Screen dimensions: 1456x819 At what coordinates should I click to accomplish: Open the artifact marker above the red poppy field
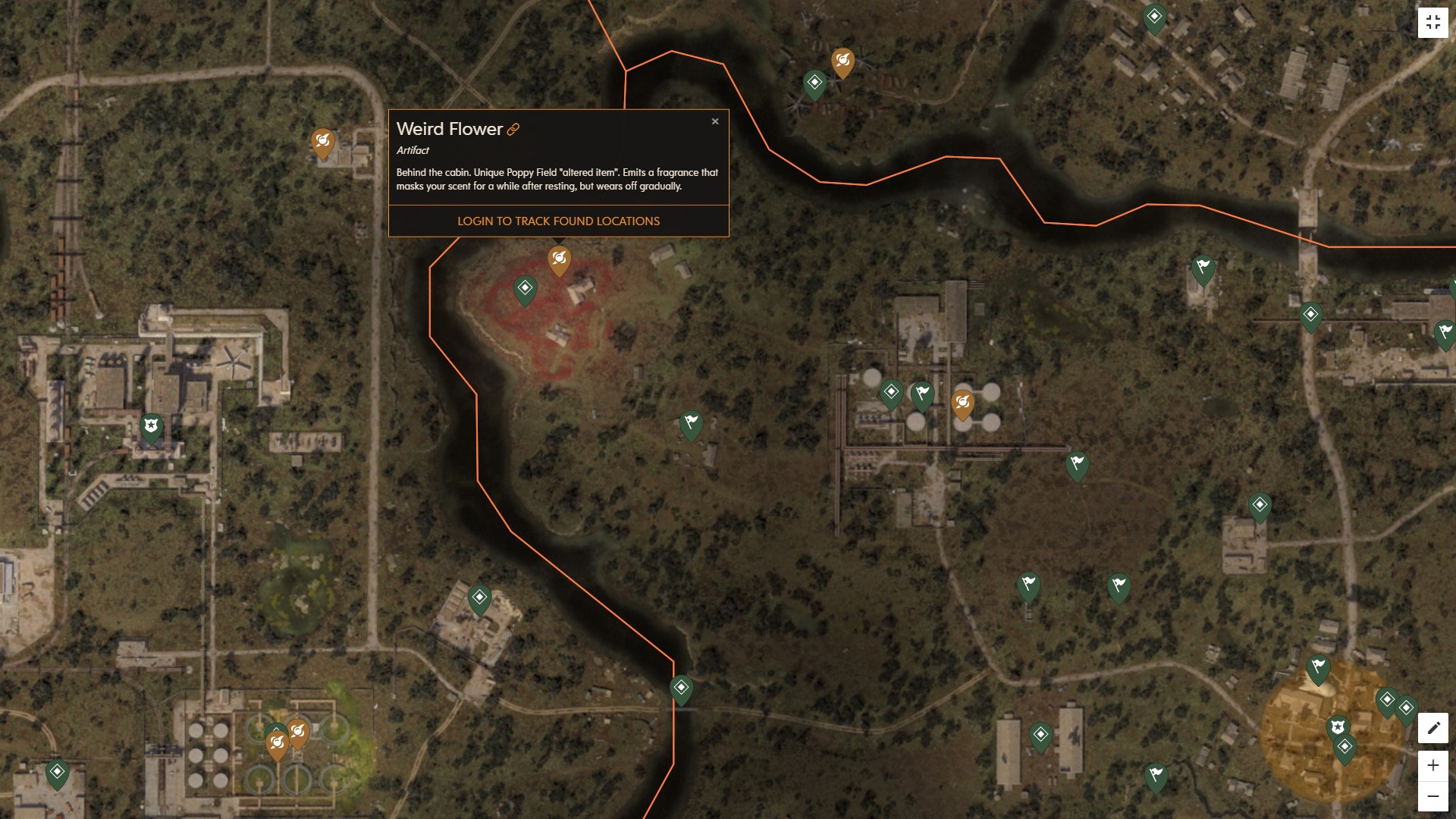[559, 259]
